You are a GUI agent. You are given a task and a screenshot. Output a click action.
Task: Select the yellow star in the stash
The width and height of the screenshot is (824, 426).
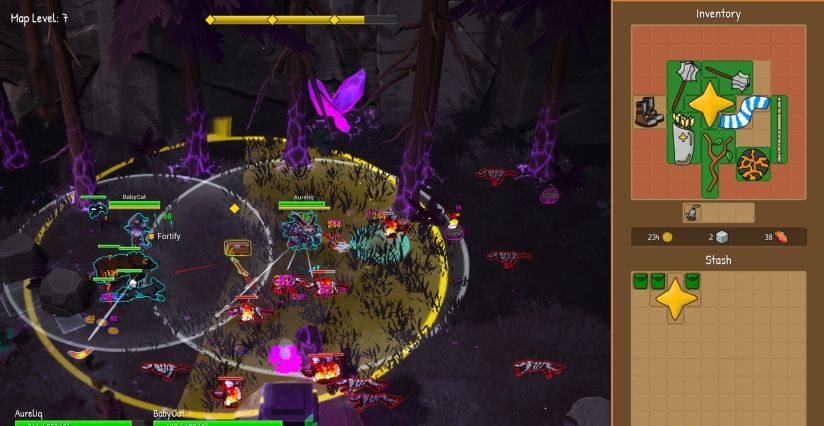(676, 299)
